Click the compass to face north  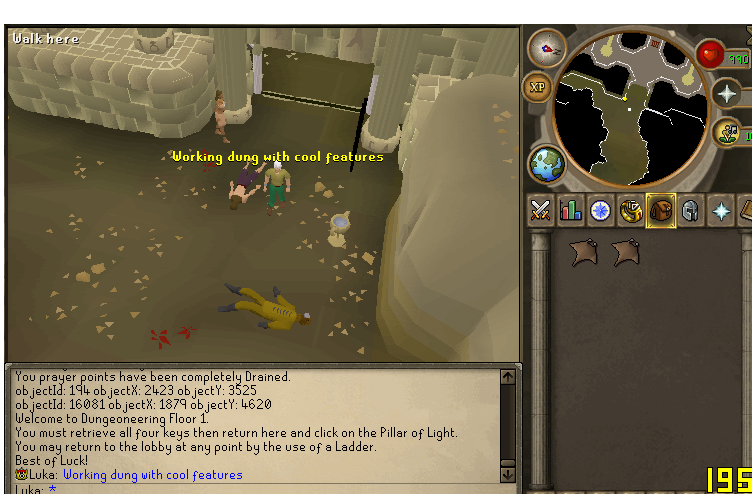(546, 47)
